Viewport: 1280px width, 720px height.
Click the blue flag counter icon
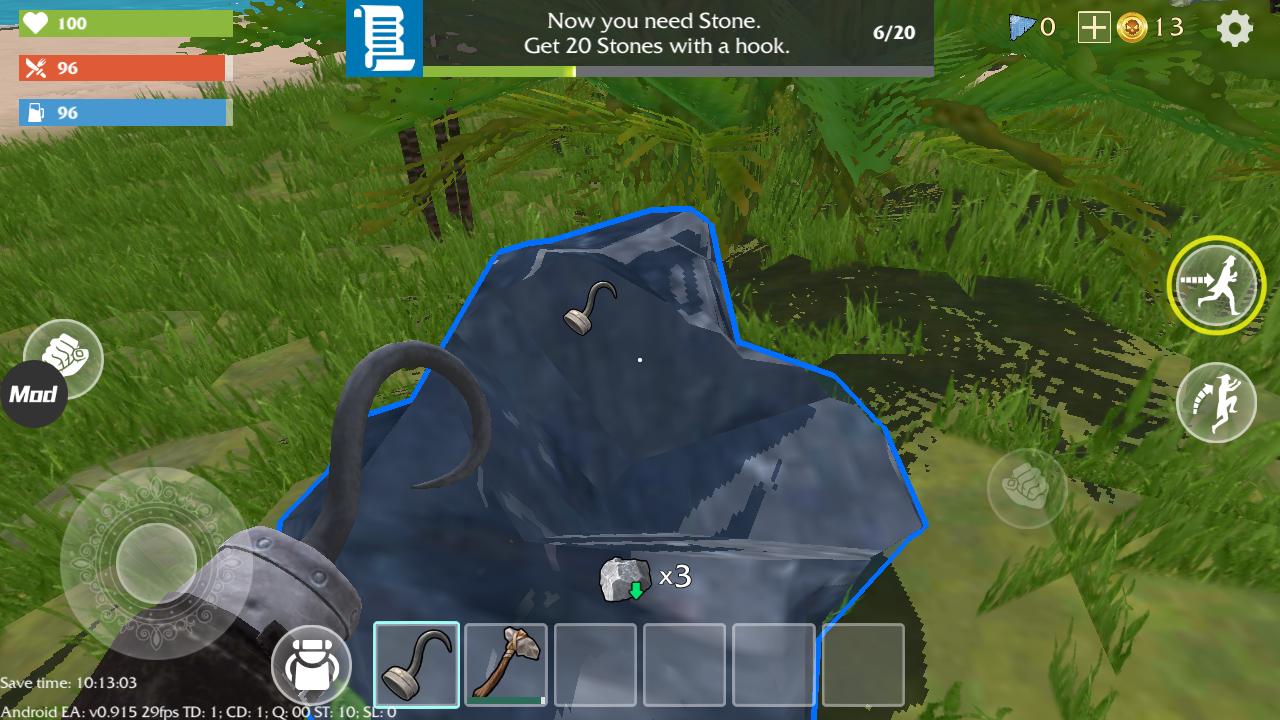click(x=1021, y=28)
